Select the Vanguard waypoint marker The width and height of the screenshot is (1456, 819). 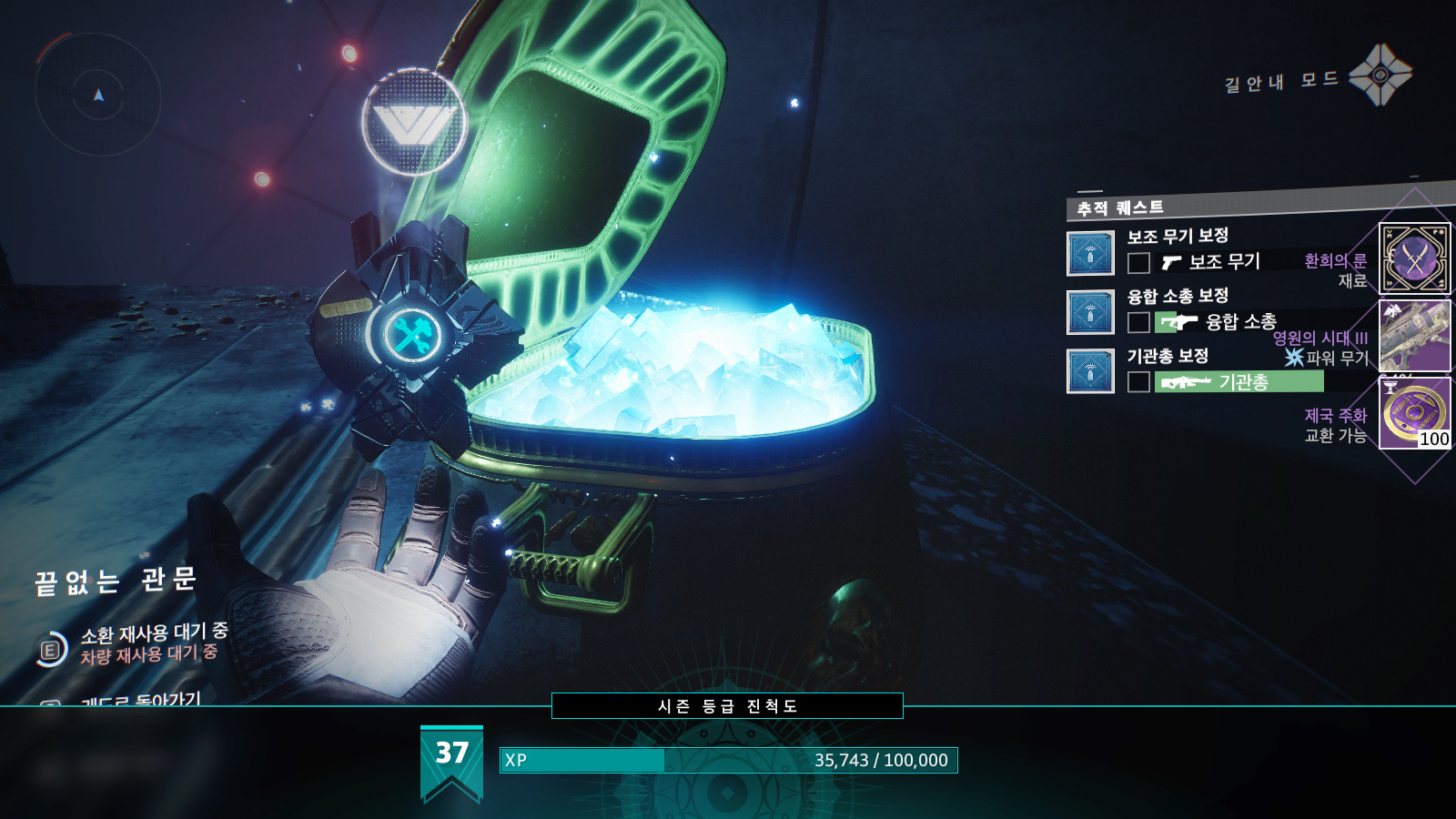[415, 122]
